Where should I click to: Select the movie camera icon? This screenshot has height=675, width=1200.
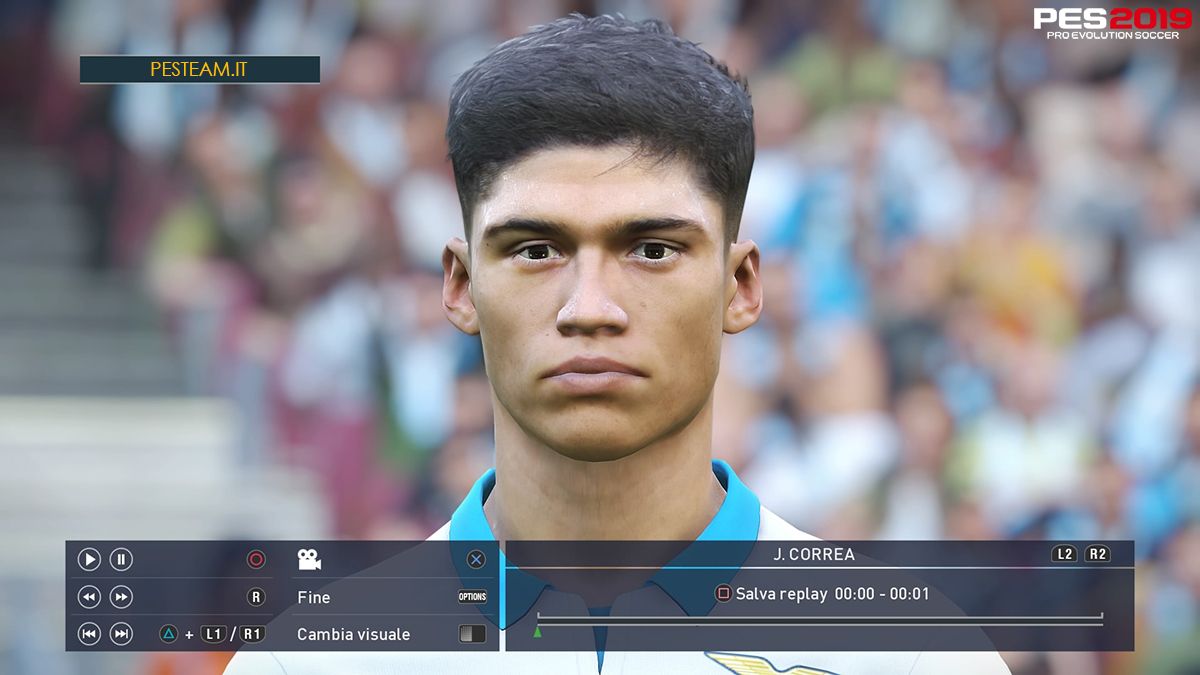309,560
